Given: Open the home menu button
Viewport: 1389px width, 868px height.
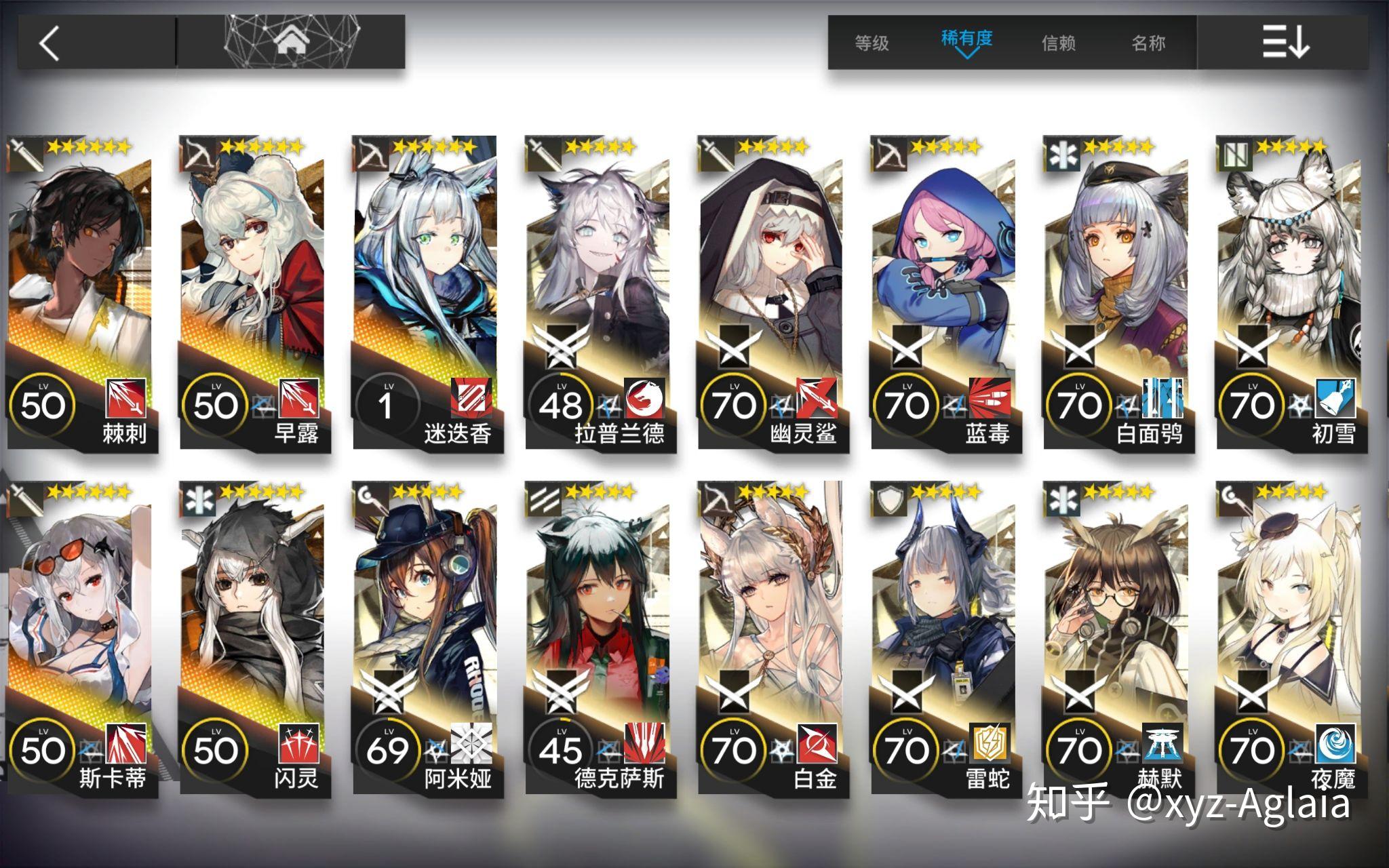Looking at the screenshot, I should click(292, 42).
